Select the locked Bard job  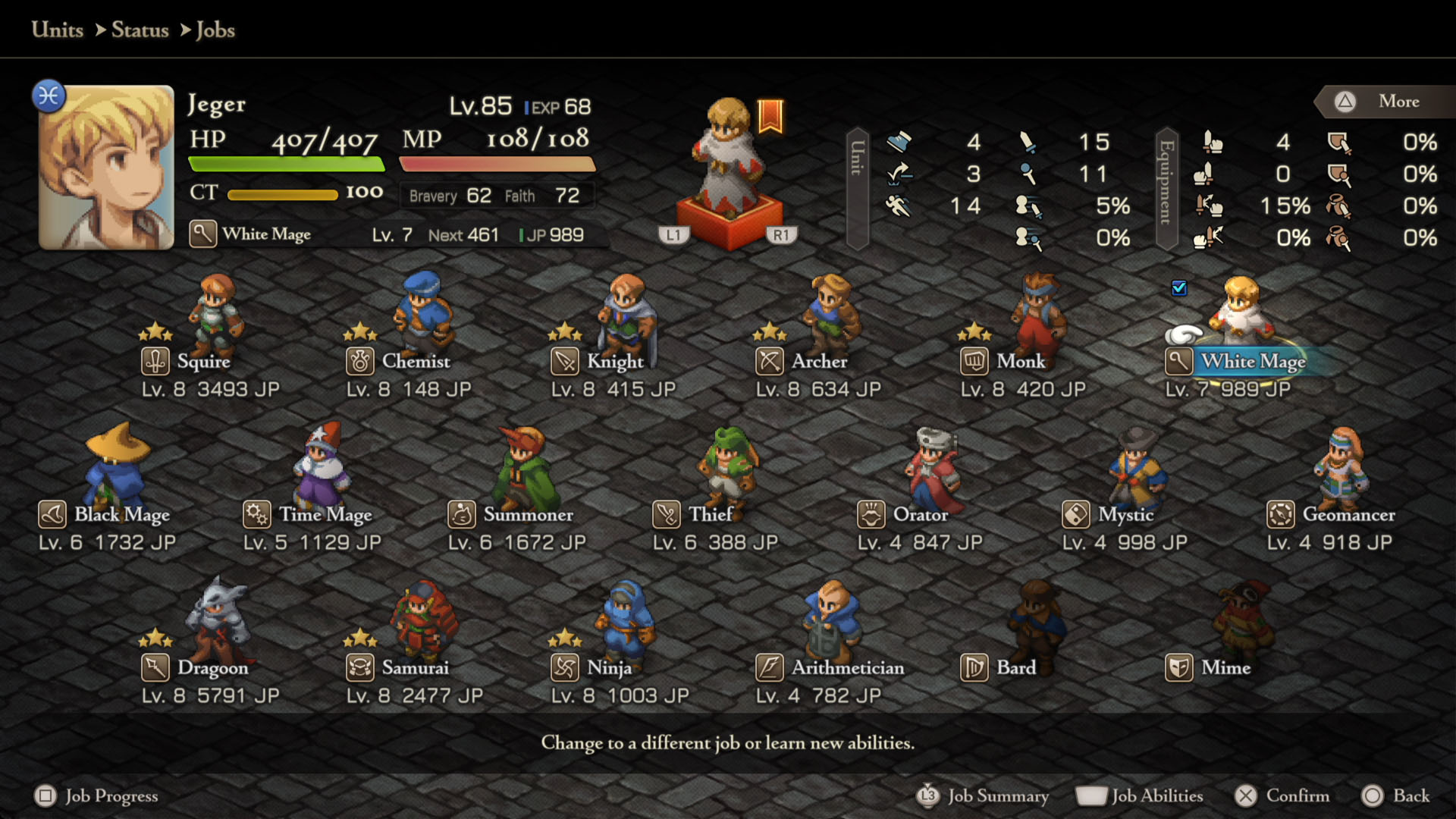(x=1015, y=668)
